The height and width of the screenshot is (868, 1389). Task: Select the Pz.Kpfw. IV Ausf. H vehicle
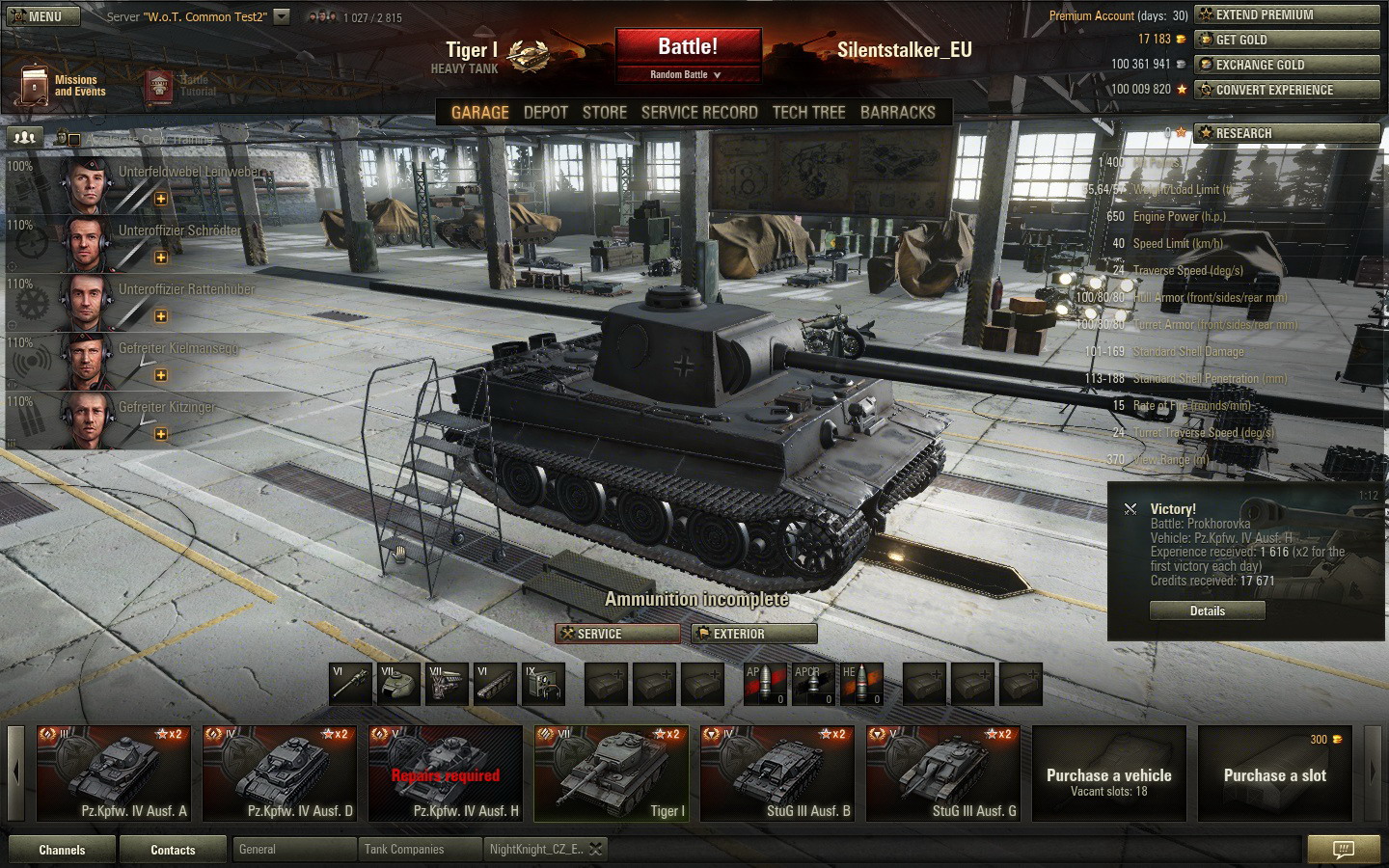pos(446,773)
